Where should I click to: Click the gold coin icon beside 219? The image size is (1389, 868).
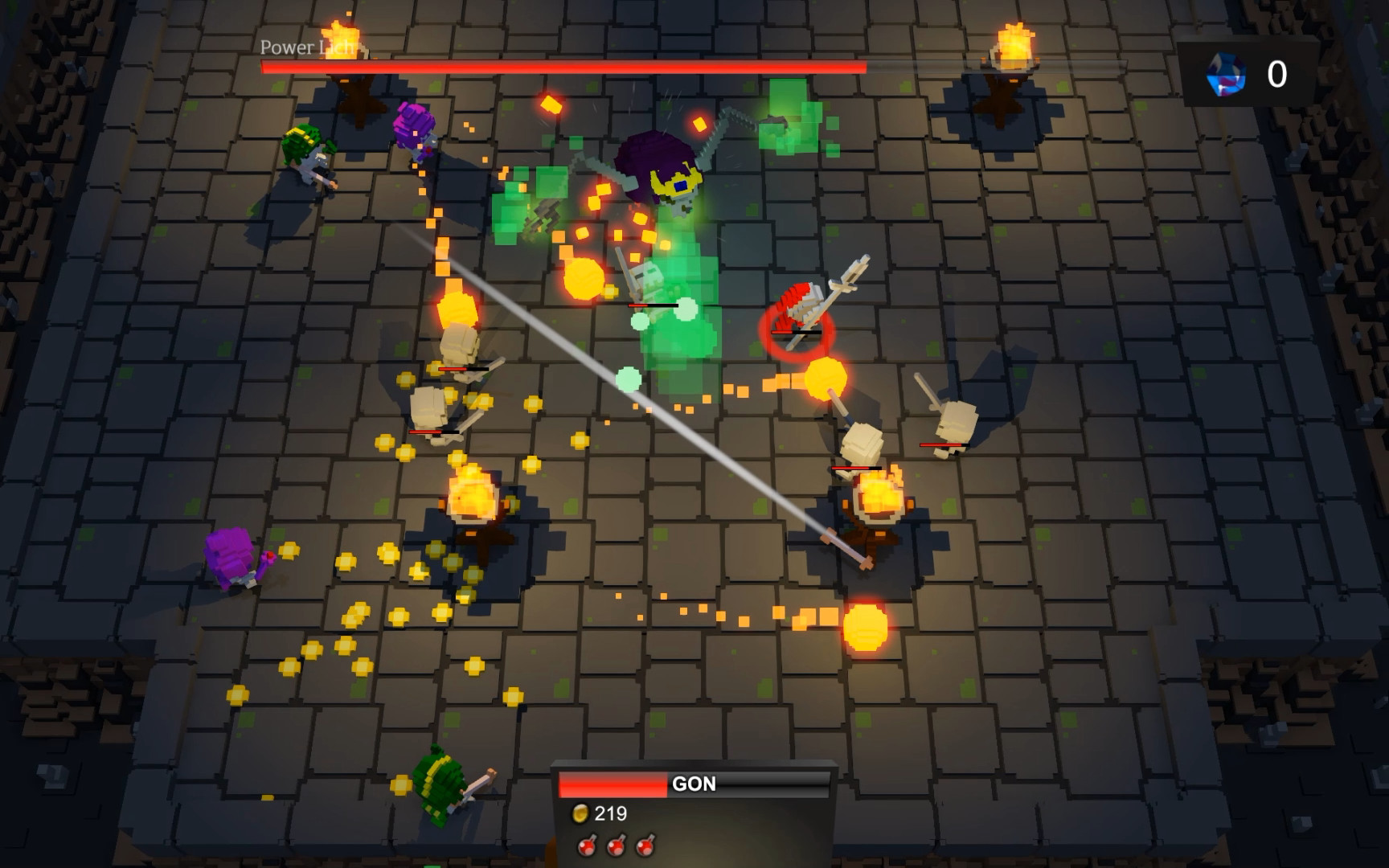click(x=582, y=813)
